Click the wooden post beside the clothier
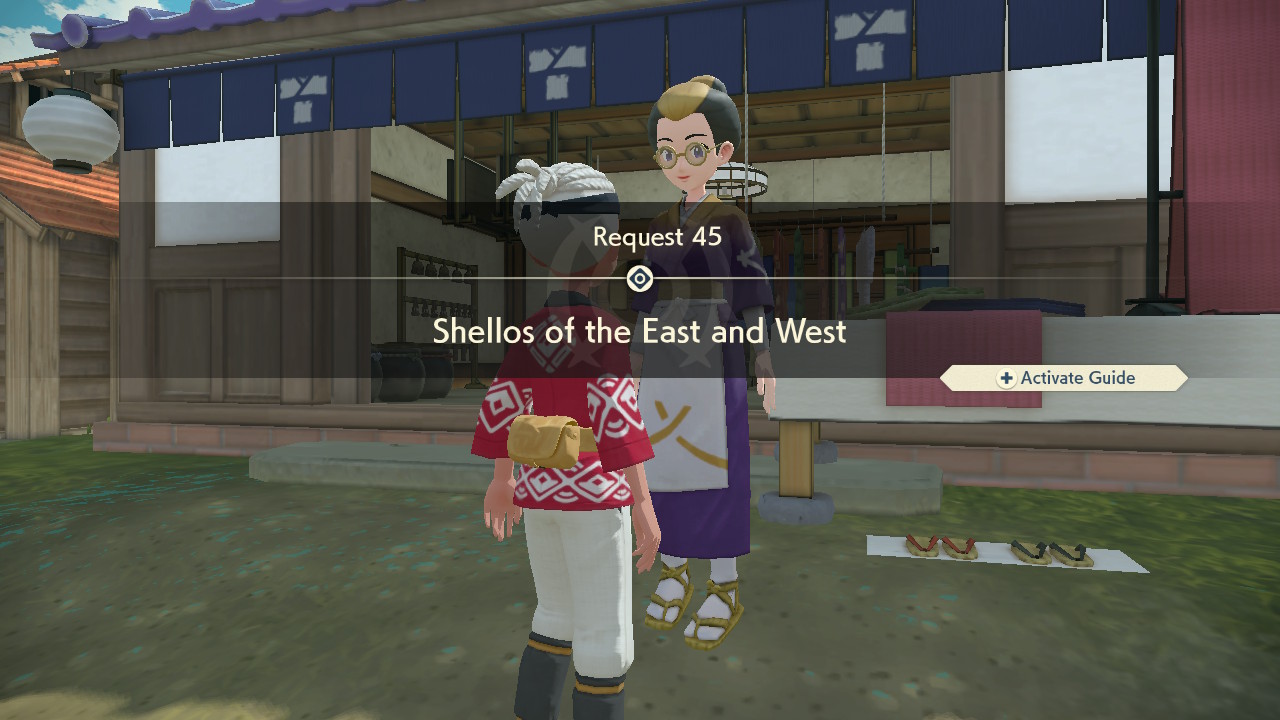 tap(793, 460)
